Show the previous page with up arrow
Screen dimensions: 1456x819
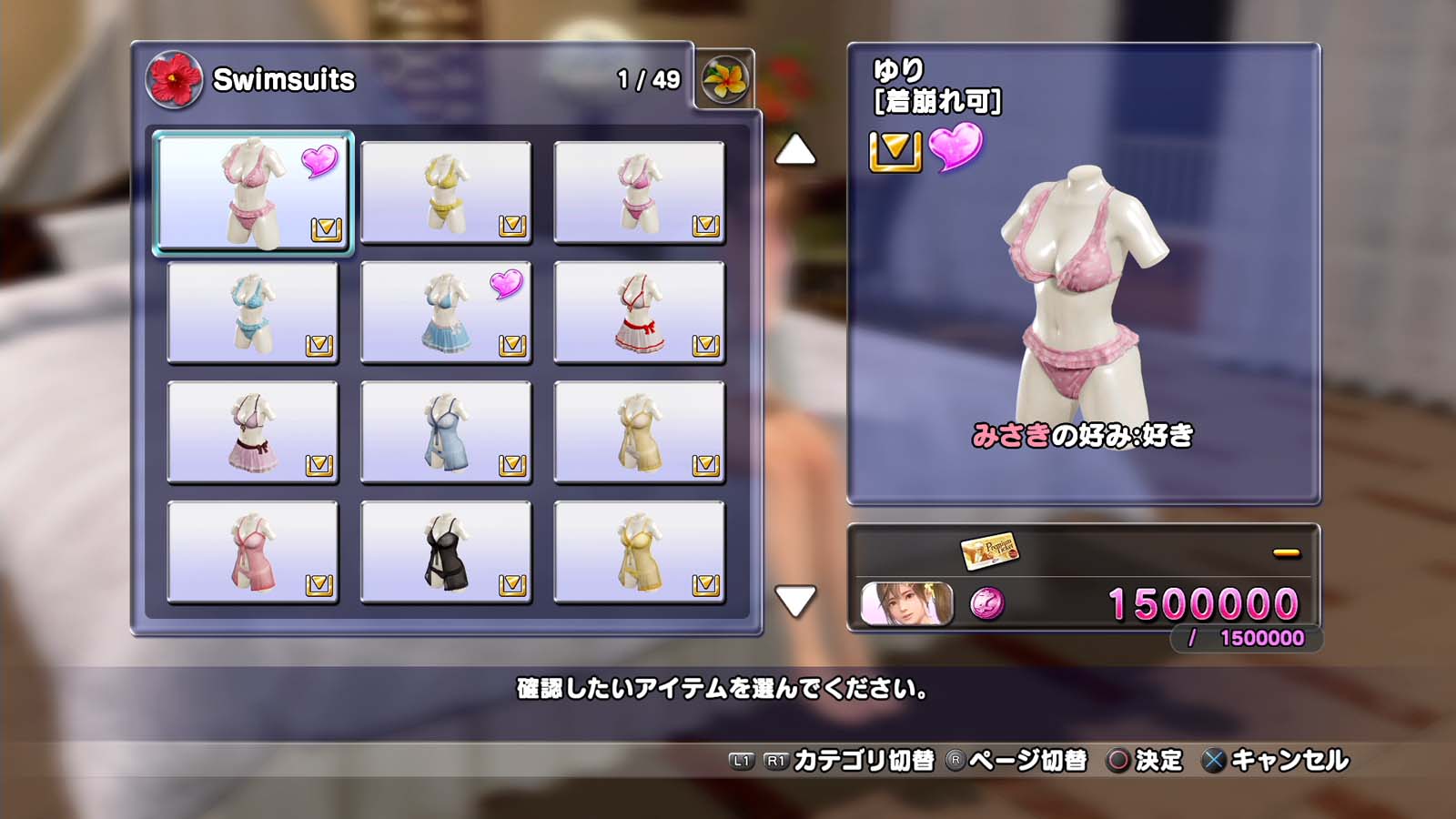tap(795, 150)
